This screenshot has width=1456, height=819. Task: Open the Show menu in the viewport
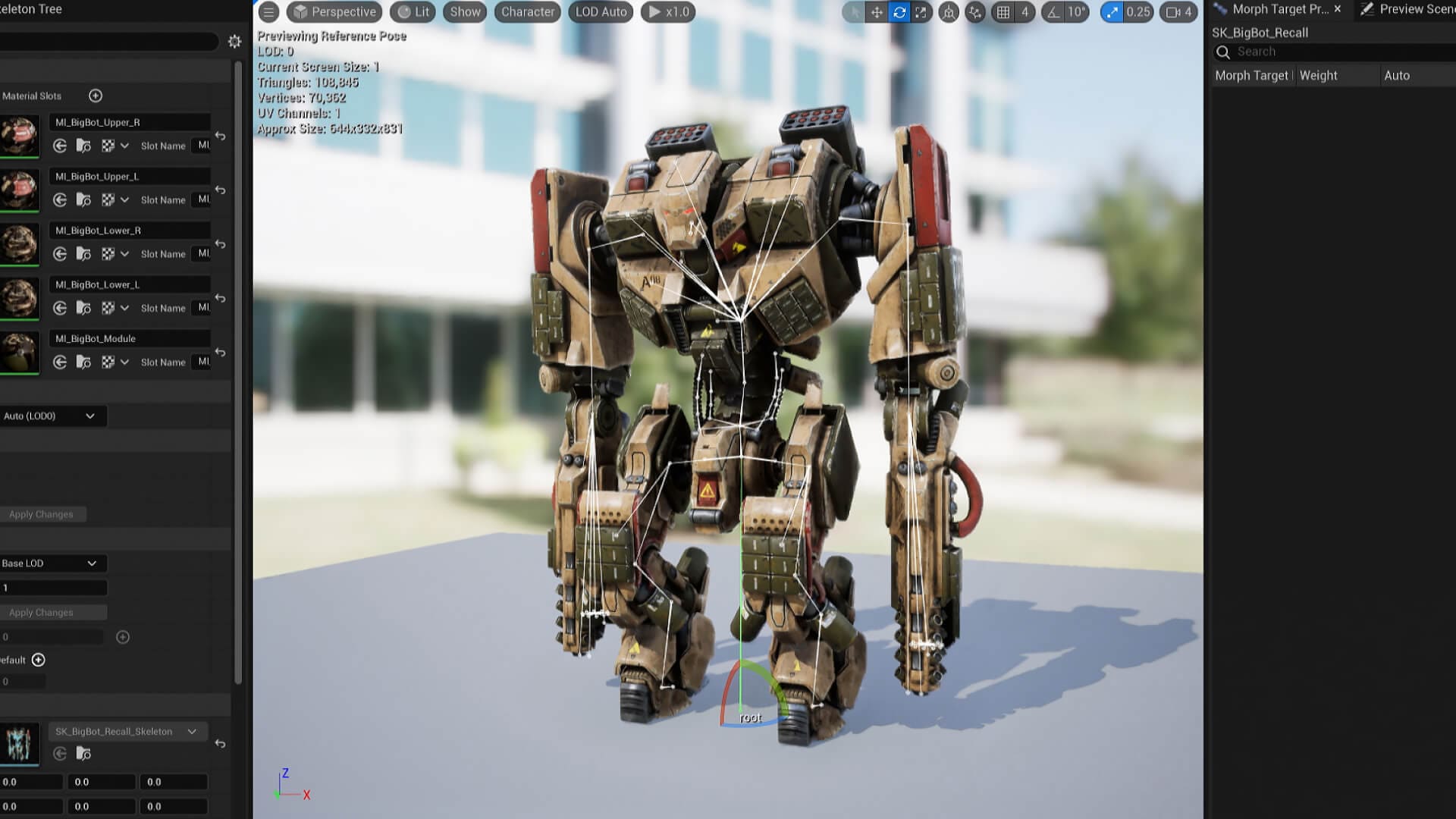[464, 11]
